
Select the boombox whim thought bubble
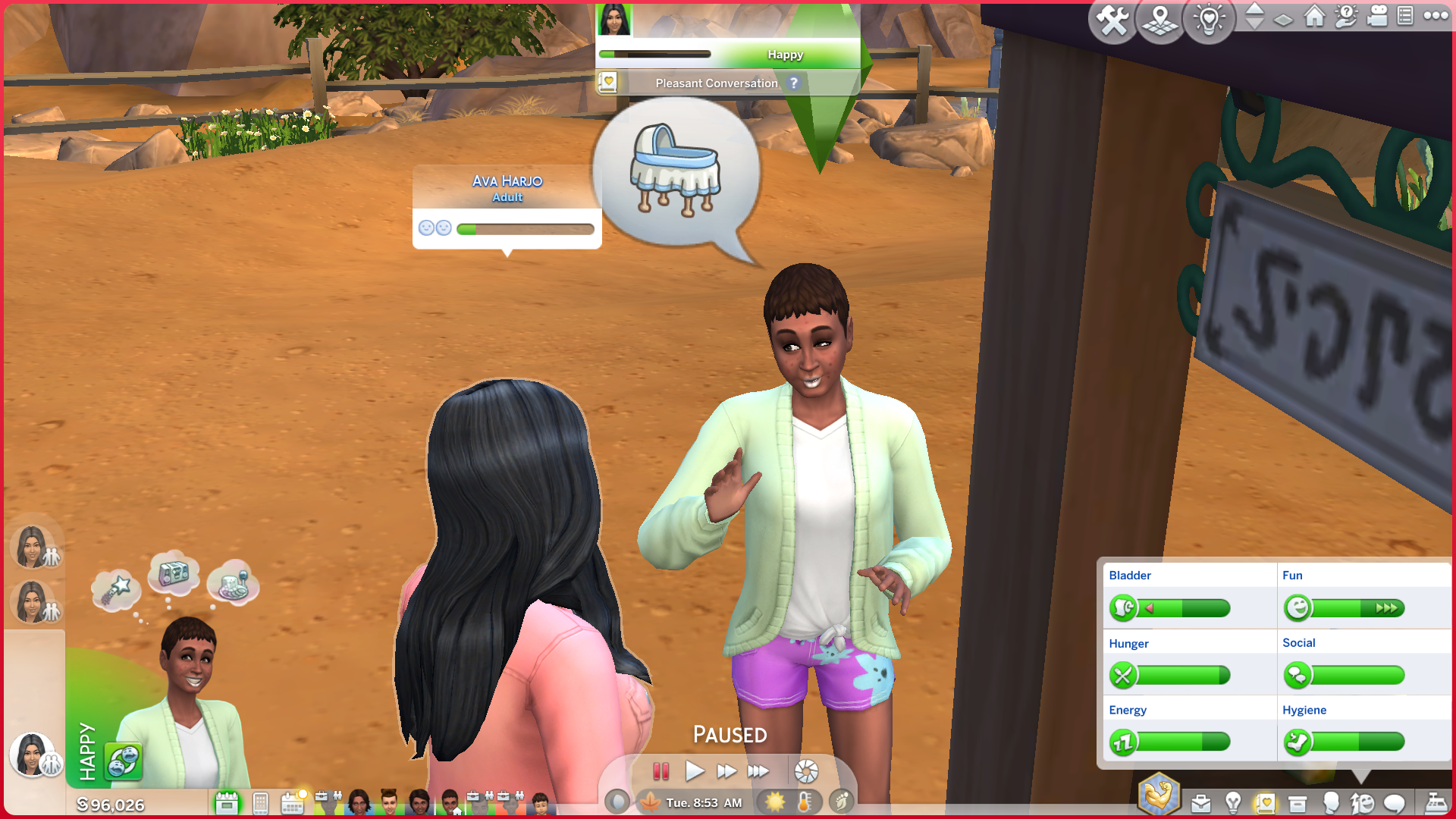(x=174, y=573)
